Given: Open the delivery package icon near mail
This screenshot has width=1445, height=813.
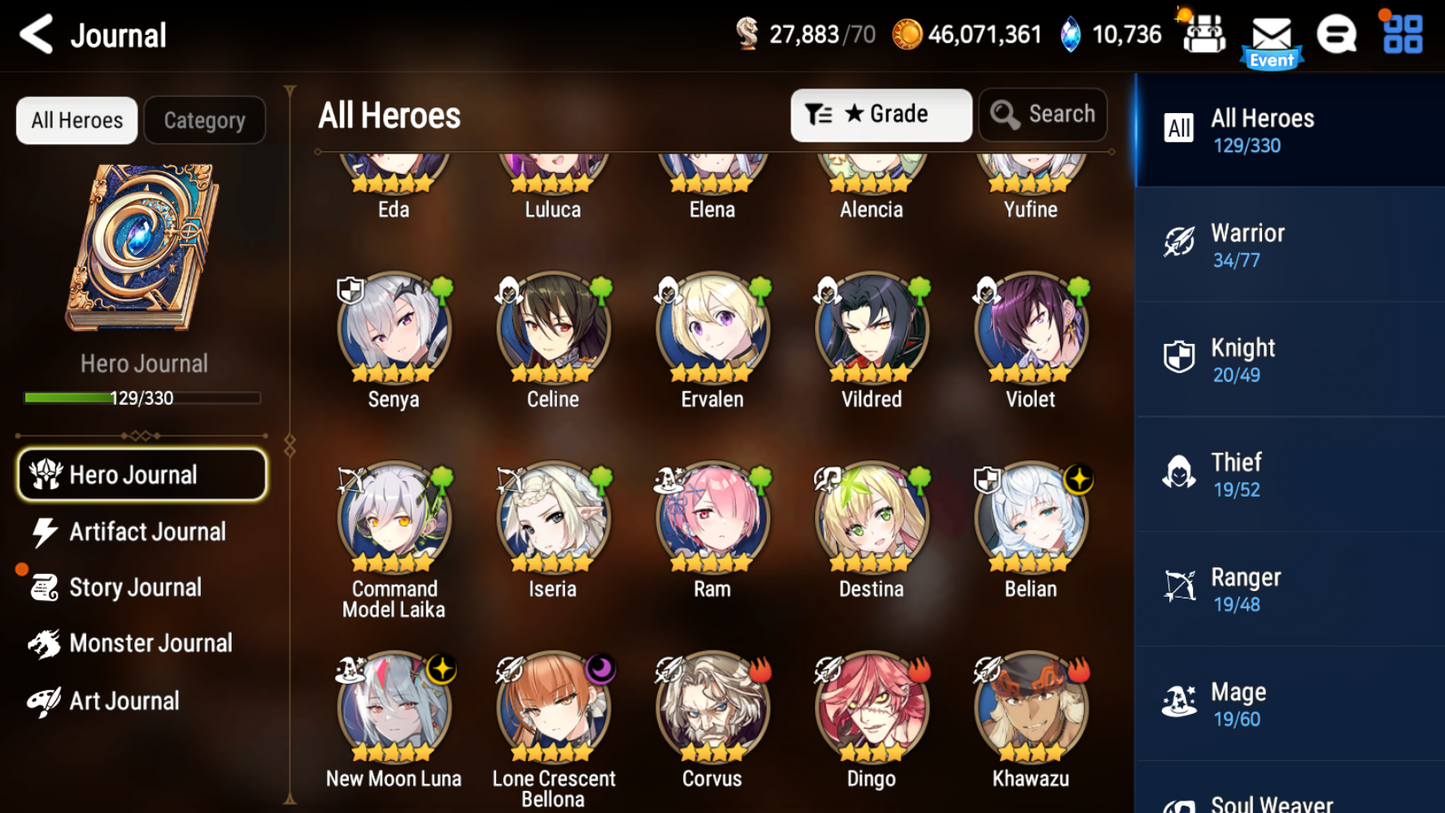Looking at the screenshot, I should point(1203,33).
